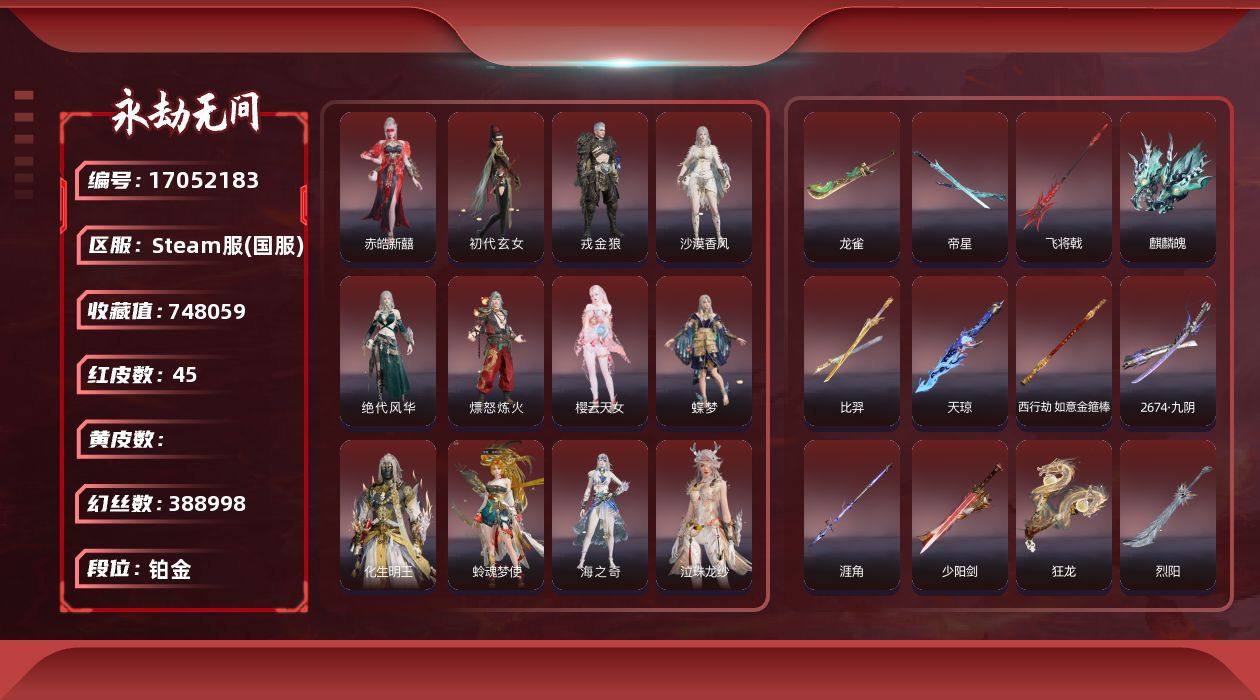Viewport: 1260px width, 700px height.
Task: Select the 比羿 golden weapon card
Action: point(852,350)
